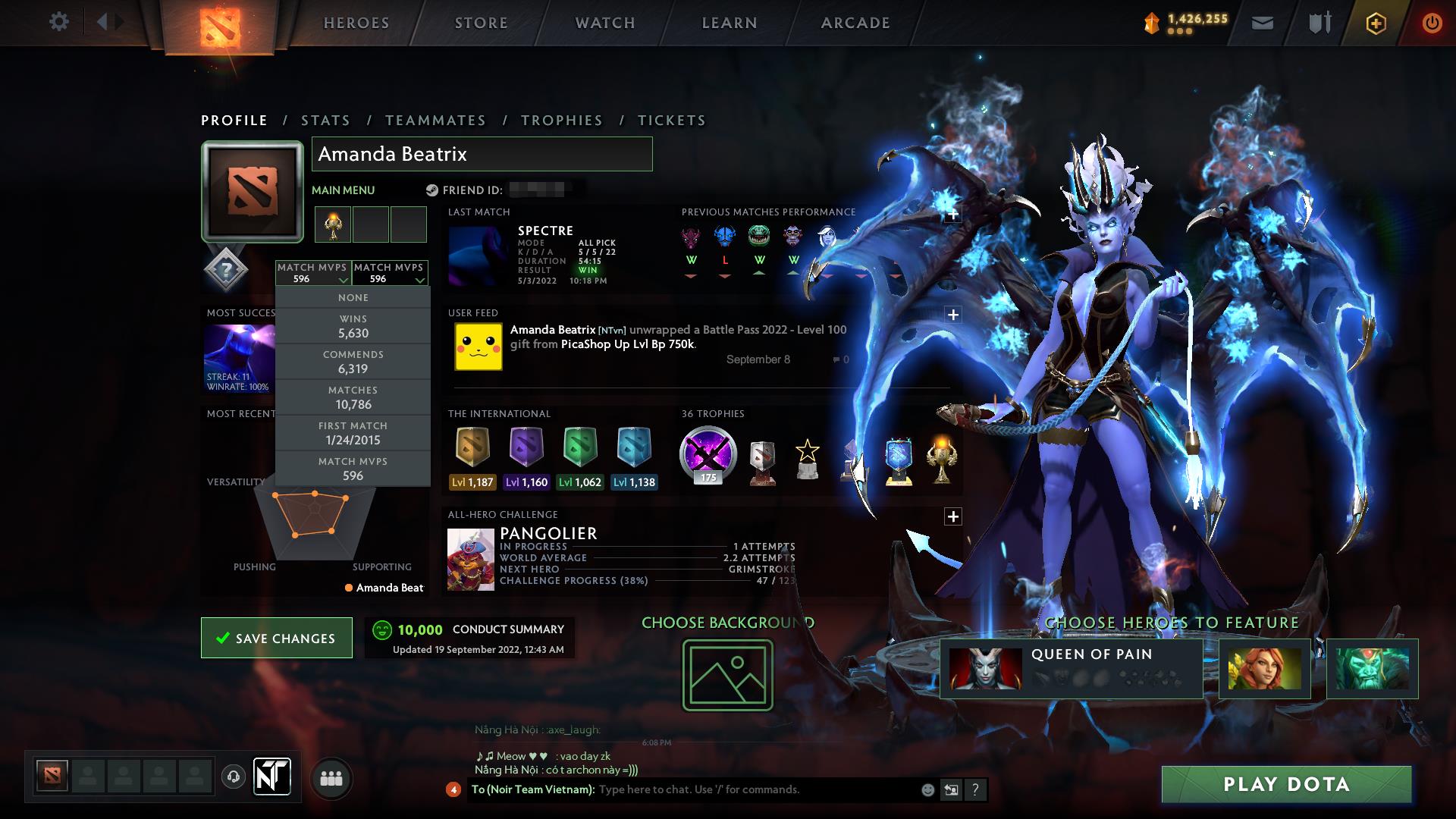The image size is (1456, 819).
Task: Select First Match in dropdown list
Action: click(353, 433)
